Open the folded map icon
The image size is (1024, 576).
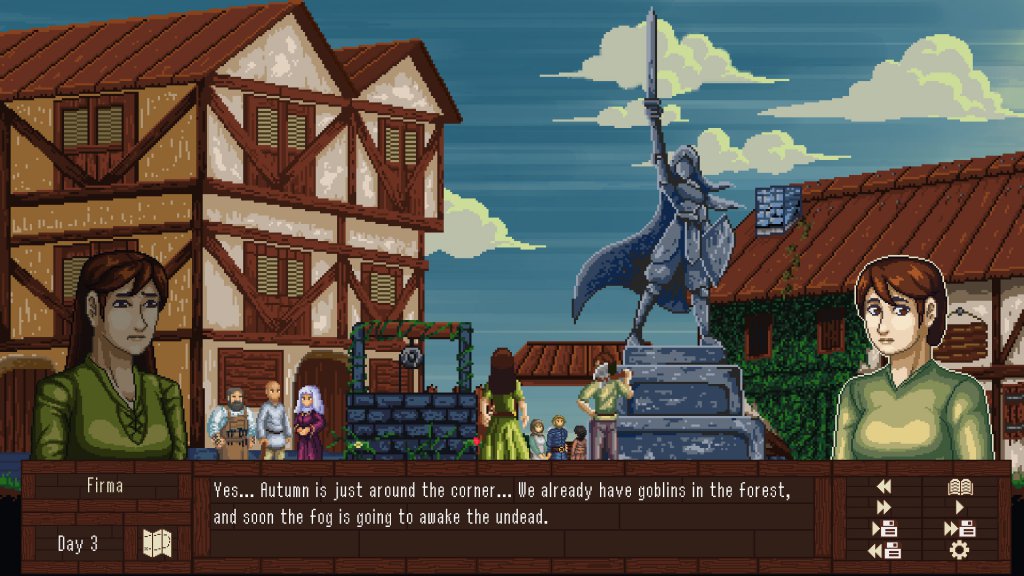point(157,543)
